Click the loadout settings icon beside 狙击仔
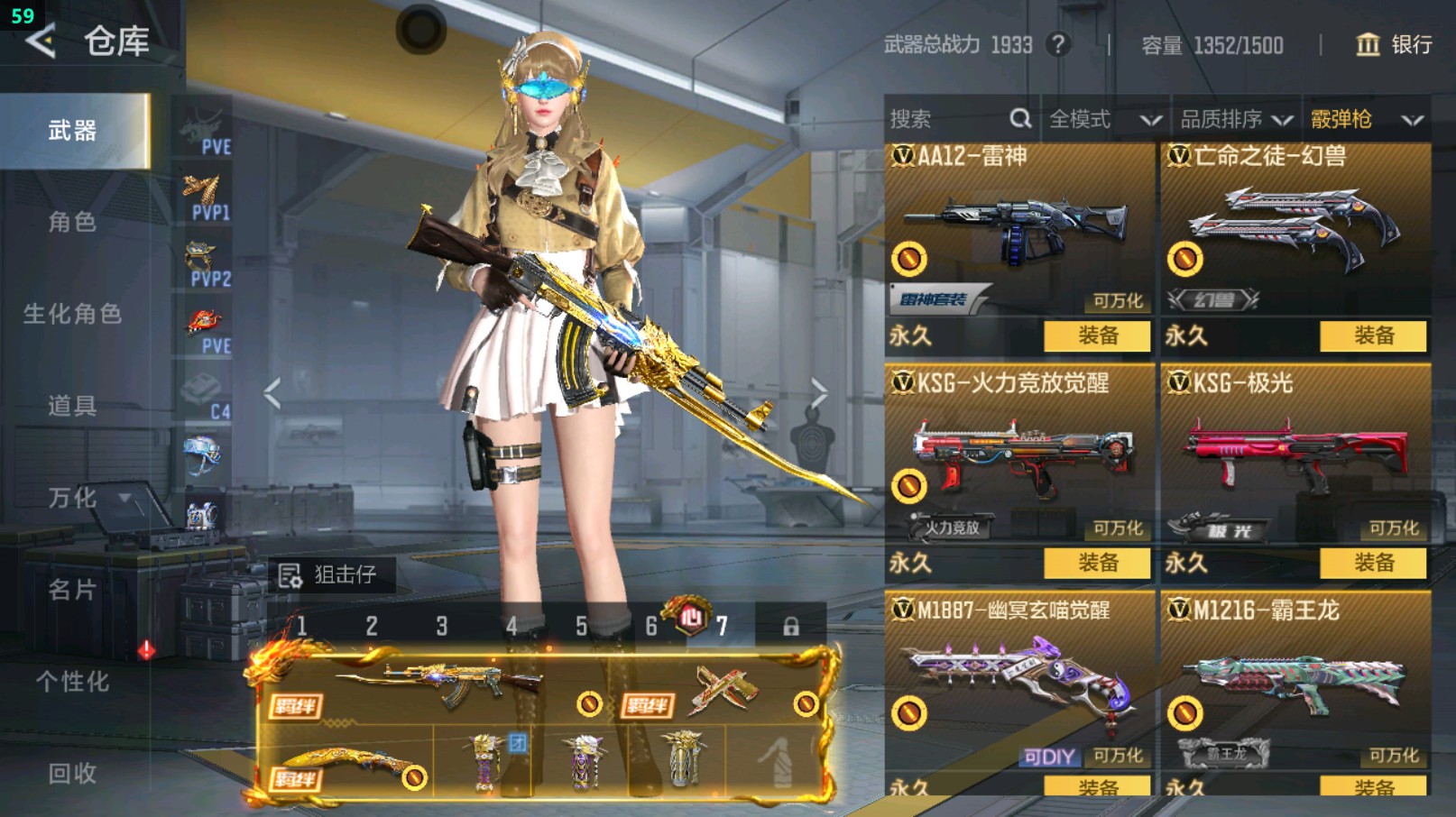The width and height of the screenshot is (1456, 817). point(290,574)
